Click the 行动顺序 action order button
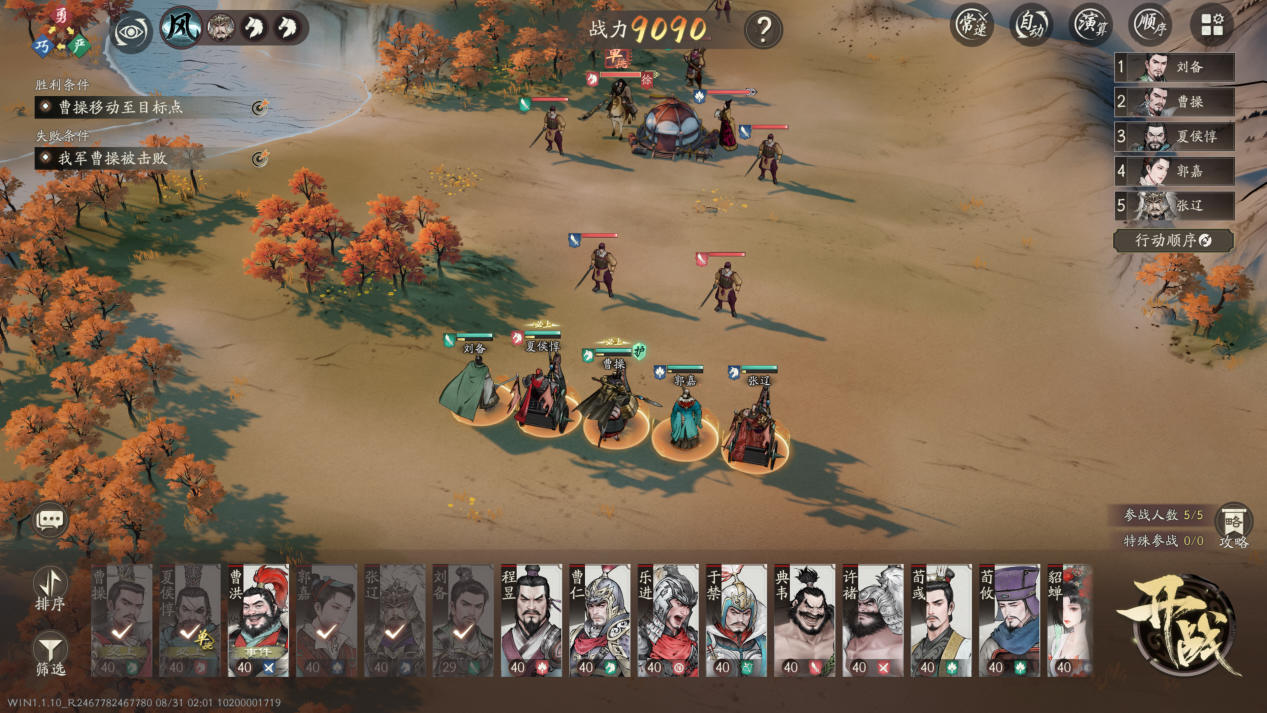The height and width of the screenshot is (713, 1267). point(1173,241)
